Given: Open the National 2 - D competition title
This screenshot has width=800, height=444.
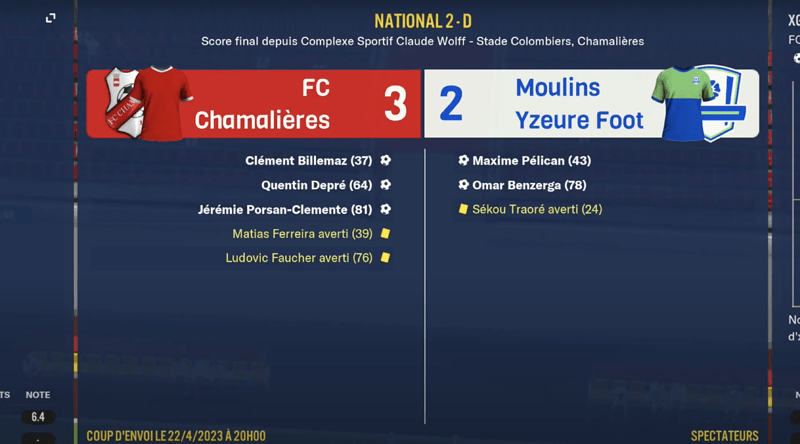Looking at the screenshot, I should 422,21.
